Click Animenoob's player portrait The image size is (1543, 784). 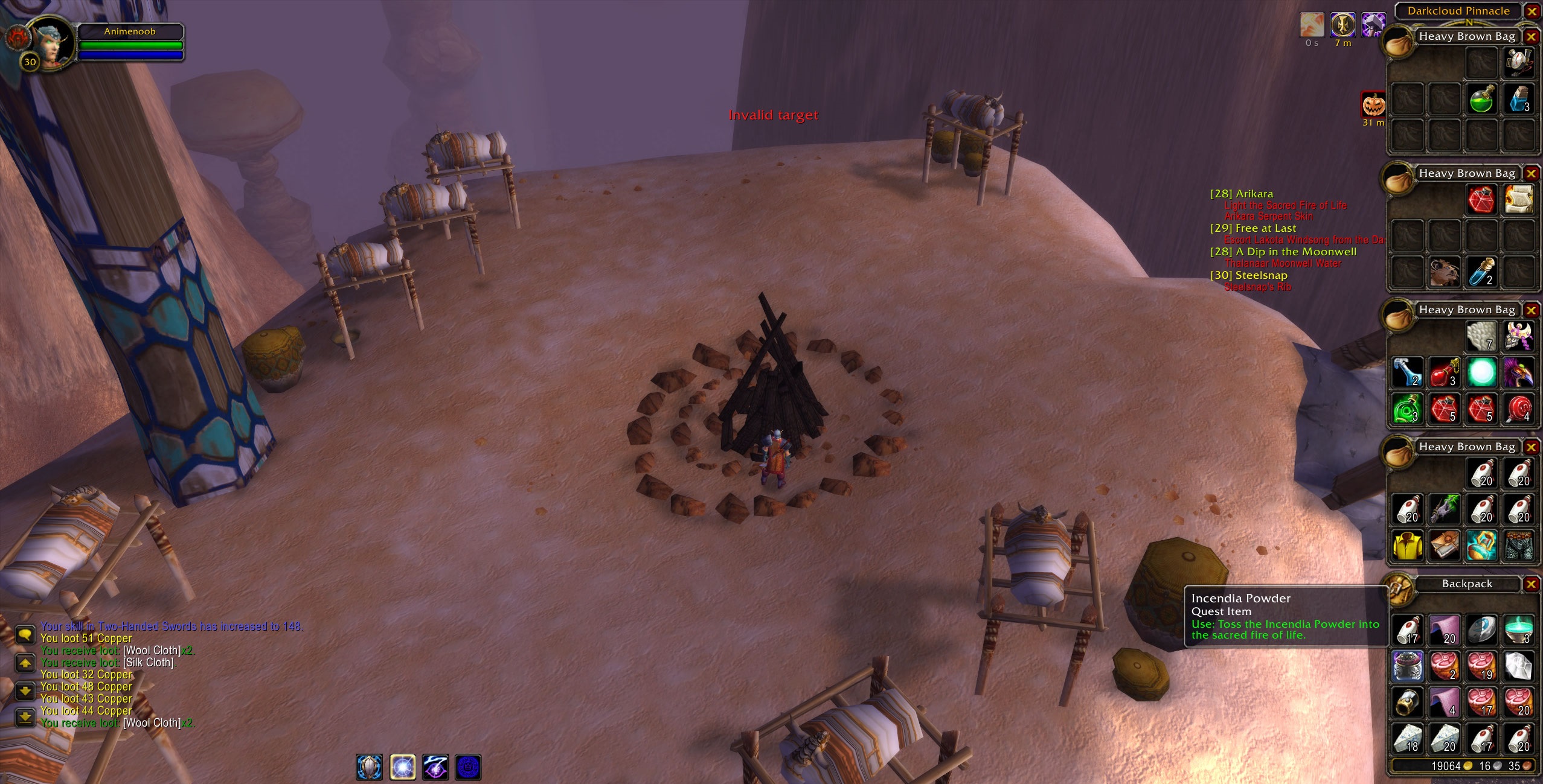(x=51, y=41)
